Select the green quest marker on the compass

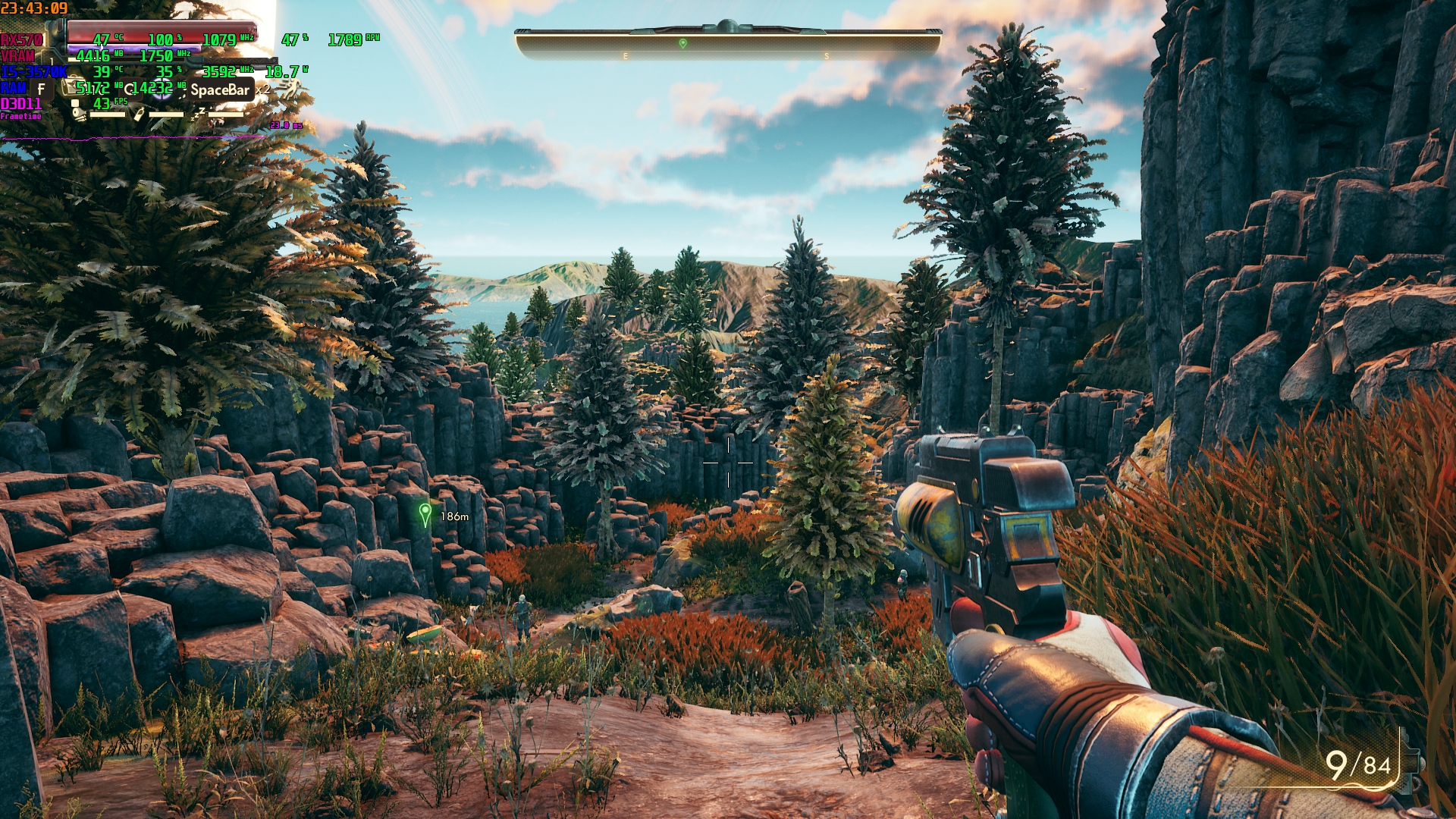(682, 44)
